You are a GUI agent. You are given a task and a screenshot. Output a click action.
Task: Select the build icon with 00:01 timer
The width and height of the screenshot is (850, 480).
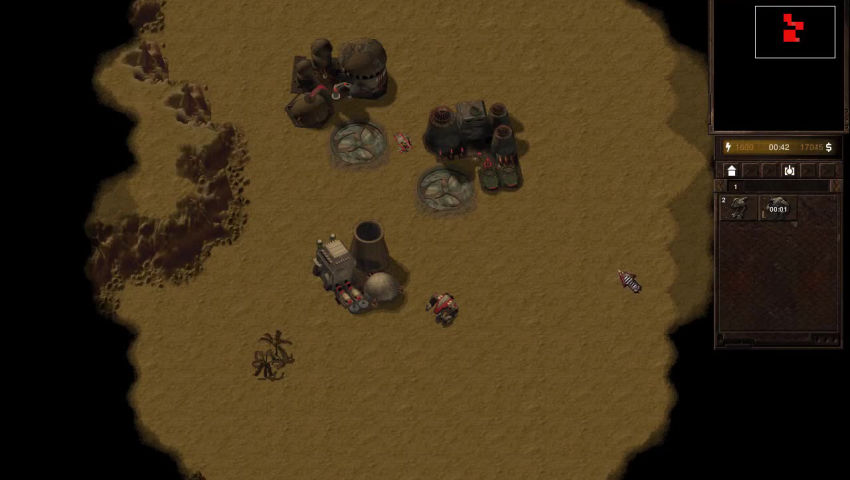tap(777, 207)
